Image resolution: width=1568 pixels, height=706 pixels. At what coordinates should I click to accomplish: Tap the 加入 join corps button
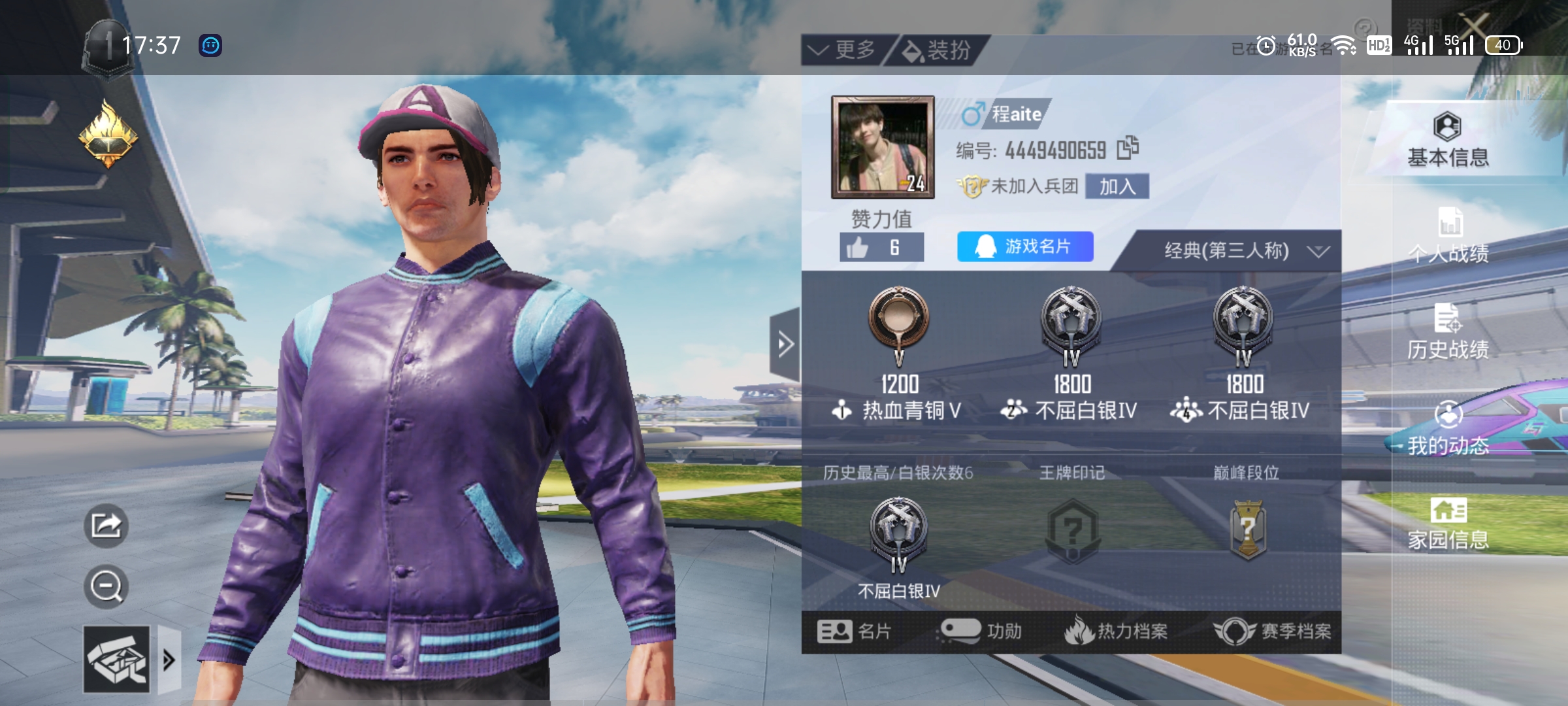1117,186
